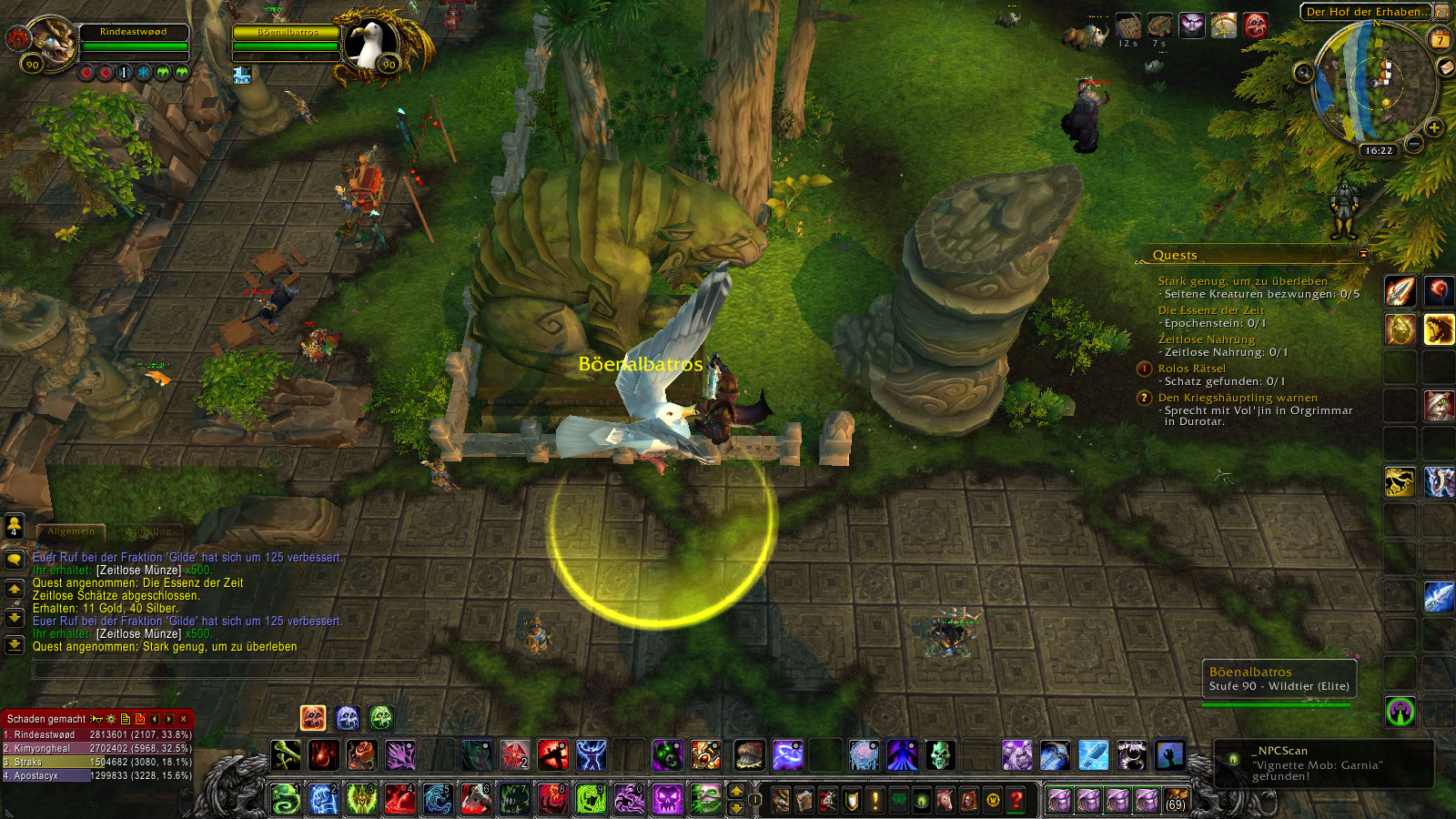Open the calendar showing day 7

[x=1441, y=39]
